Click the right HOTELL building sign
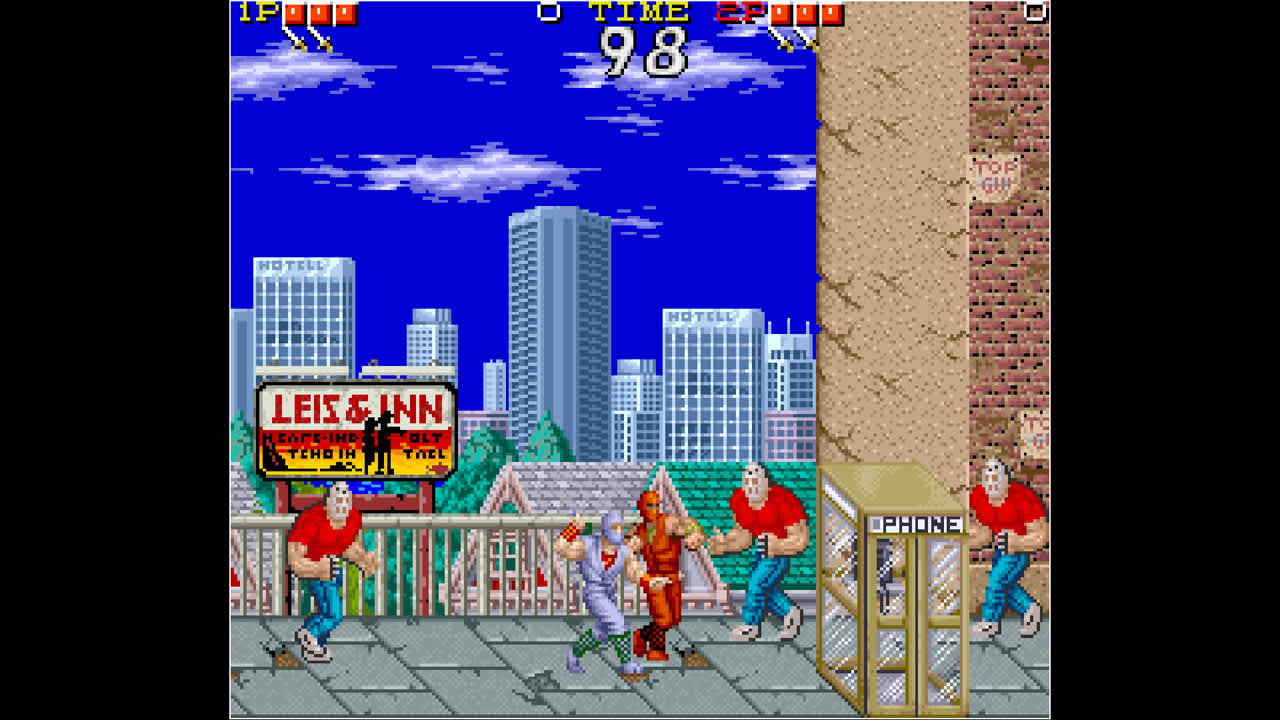This screenshot has width=1280, height=720. 702,318
